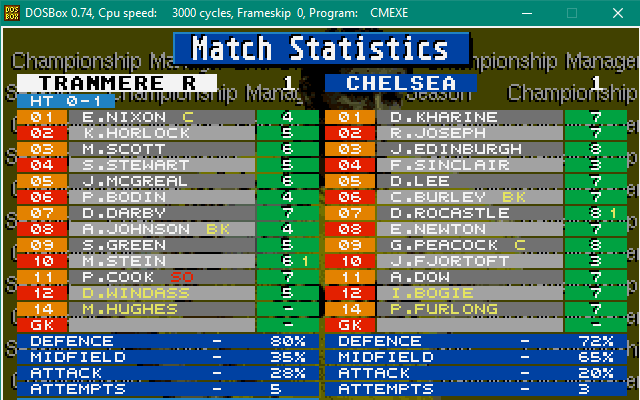Screen dimensions: 640x400
Task: Click the Chelsea team name header
Action: (x=400, y=83)
